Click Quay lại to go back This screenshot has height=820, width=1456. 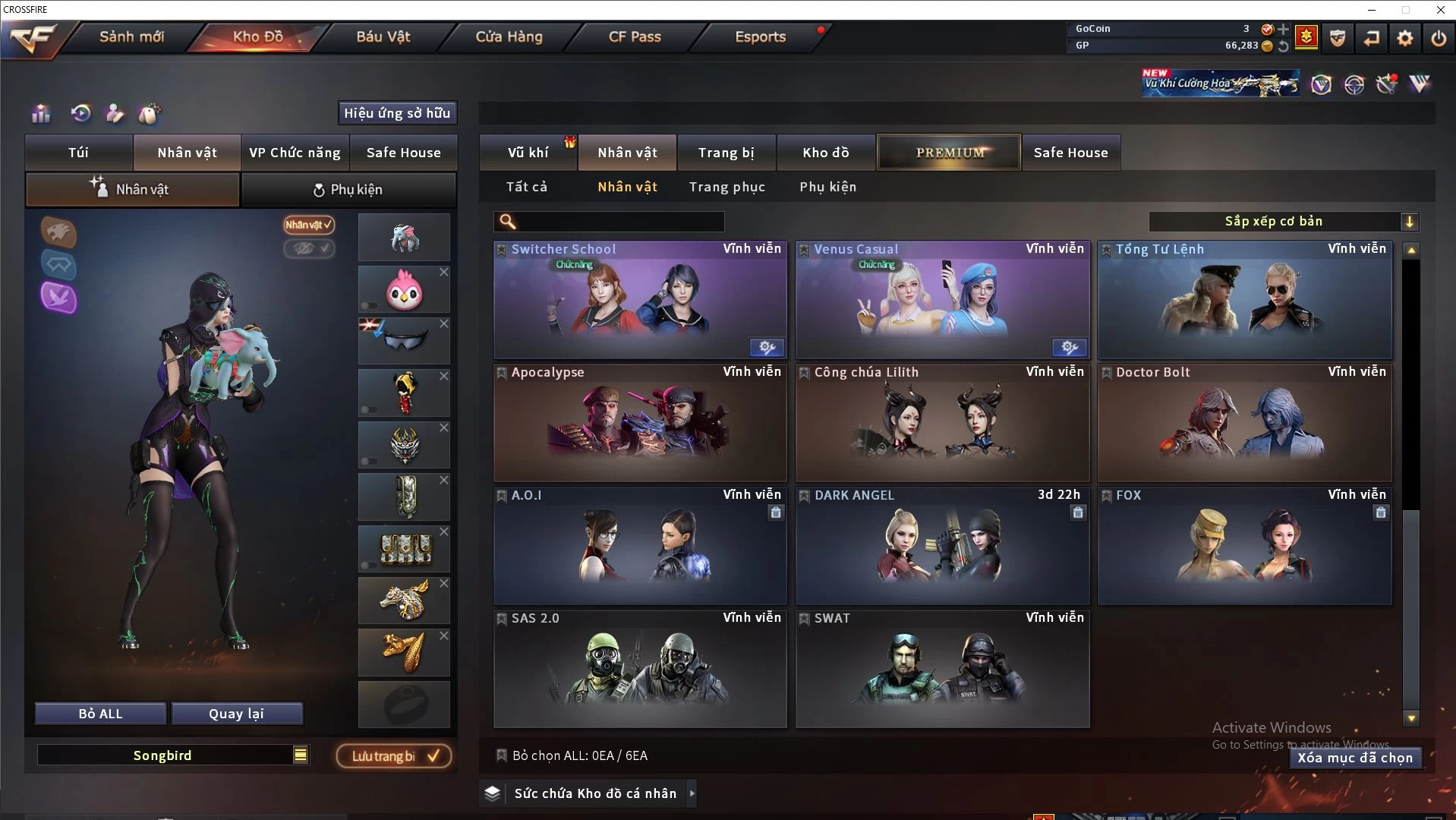(236, 714)
